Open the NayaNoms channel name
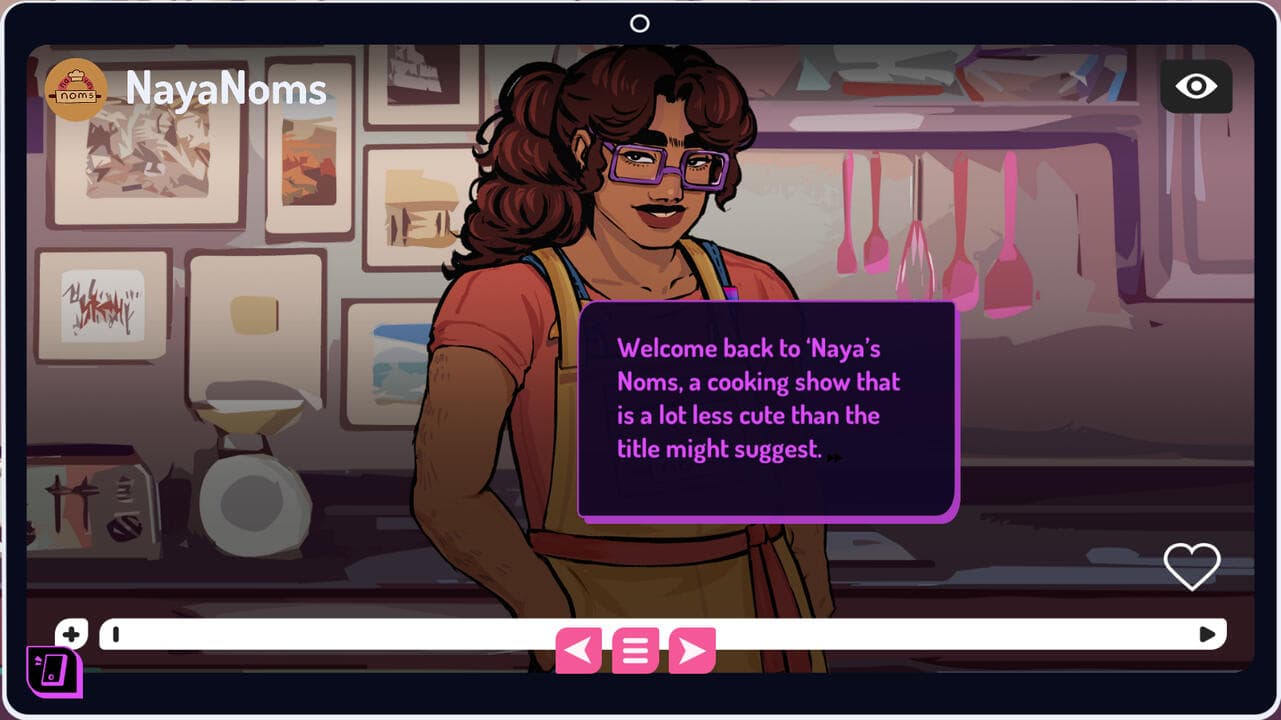Viewport: 1281px width, 720px height. point(226,90)
